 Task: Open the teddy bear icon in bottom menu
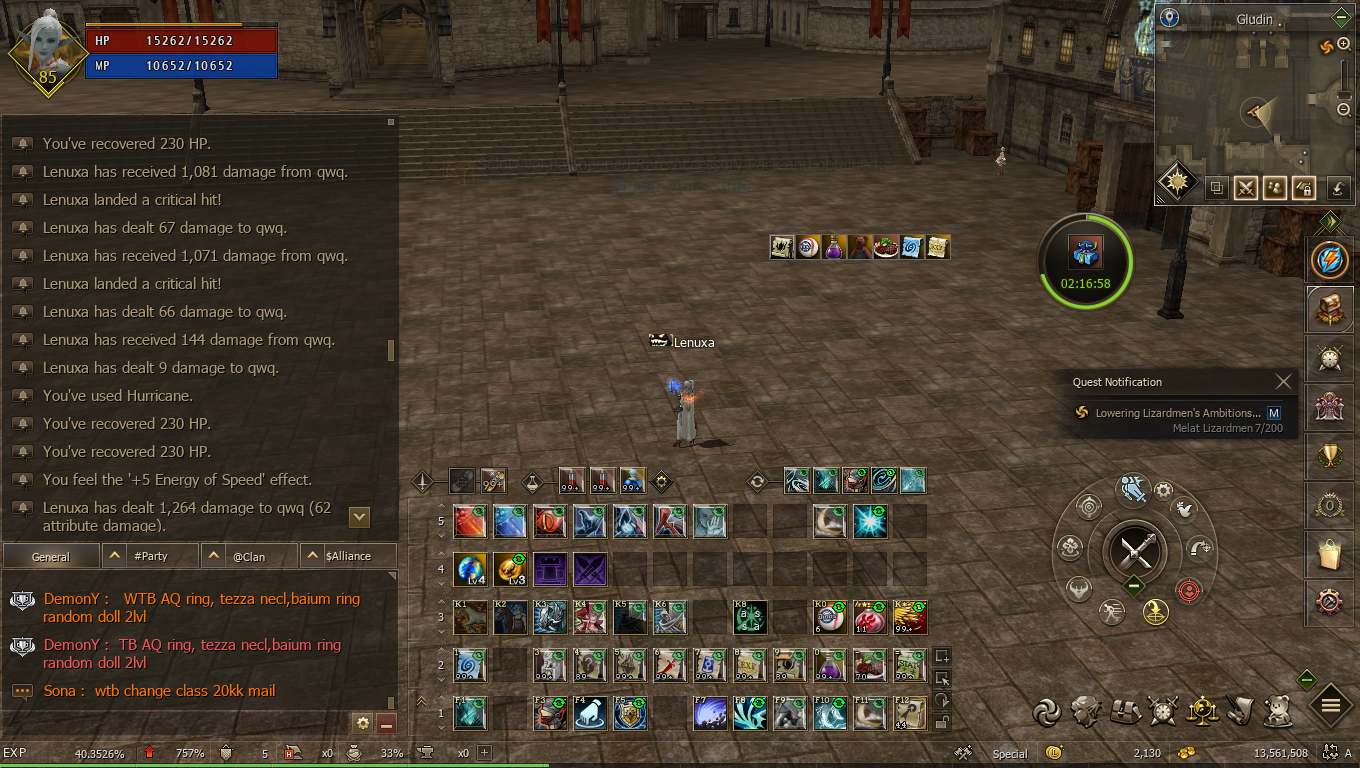pyautogui.click(x=1277, y=710)
